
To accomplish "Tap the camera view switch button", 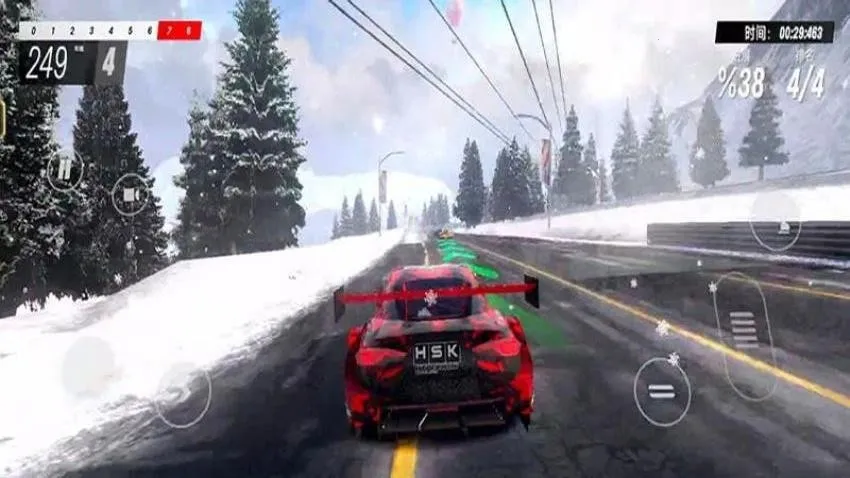I will (x=130, y=194).
